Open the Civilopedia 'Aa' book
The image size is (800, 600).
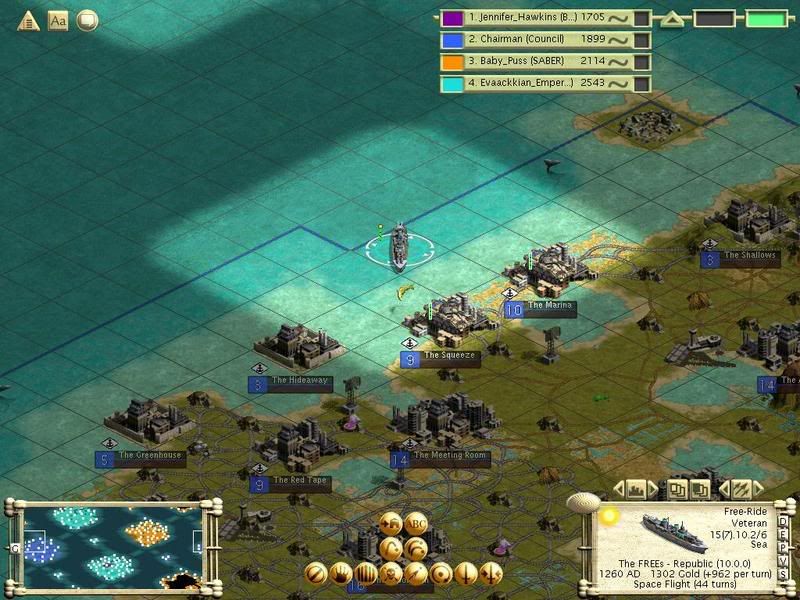point(58,20)
